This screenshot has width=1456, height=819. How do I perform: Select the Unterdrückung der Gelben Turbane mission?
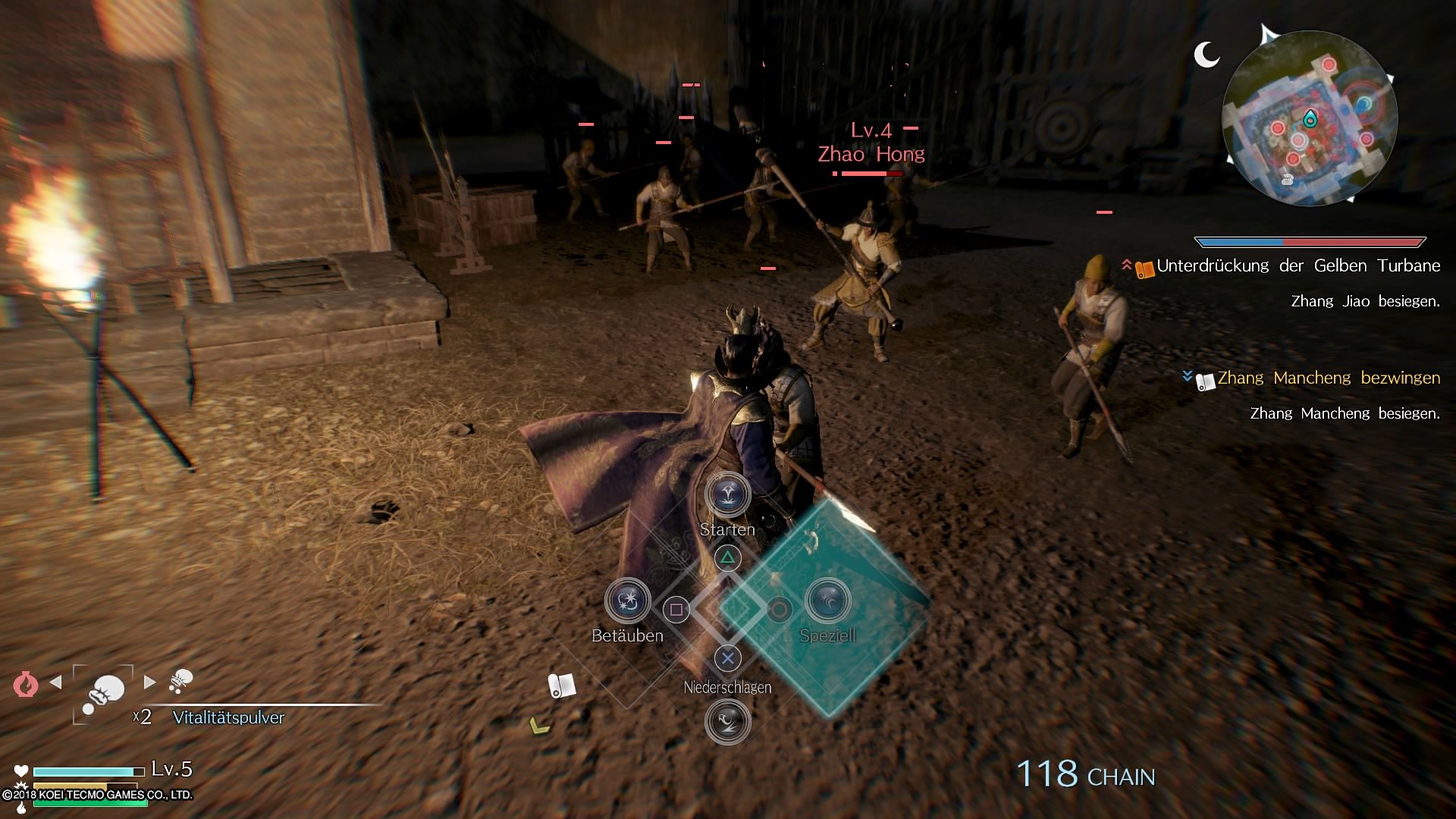1298,266
